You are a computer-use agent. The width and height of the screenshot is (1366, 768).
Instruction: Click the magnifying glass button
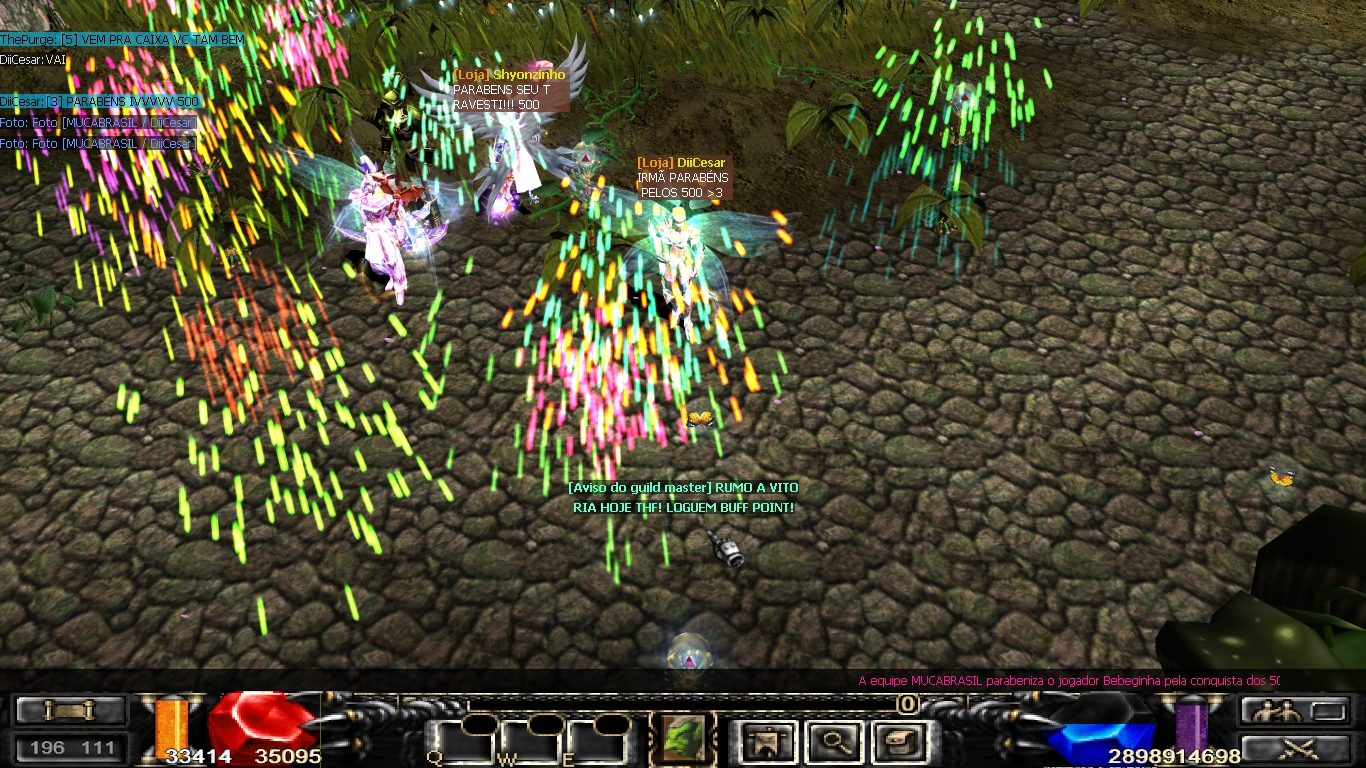click(x=832, y=741)
